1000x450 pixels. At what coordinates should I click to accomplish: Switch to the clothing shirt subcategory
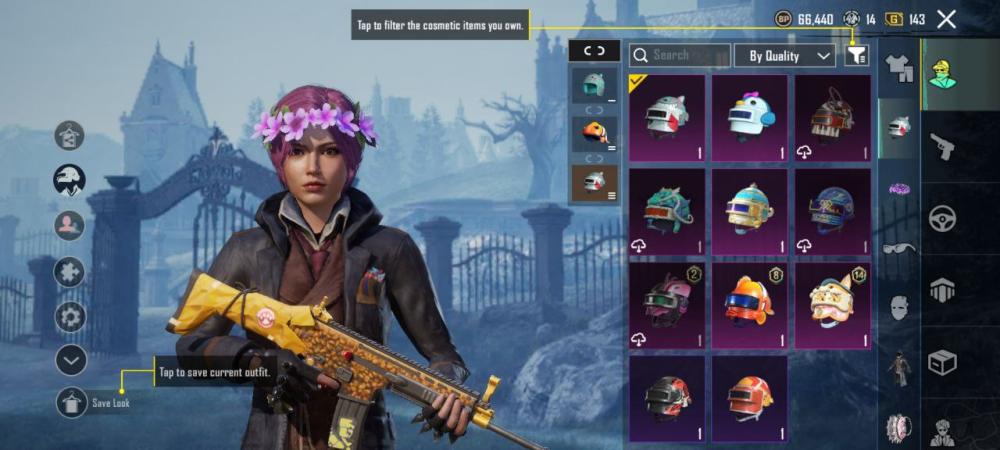click(x=900, y=68)
